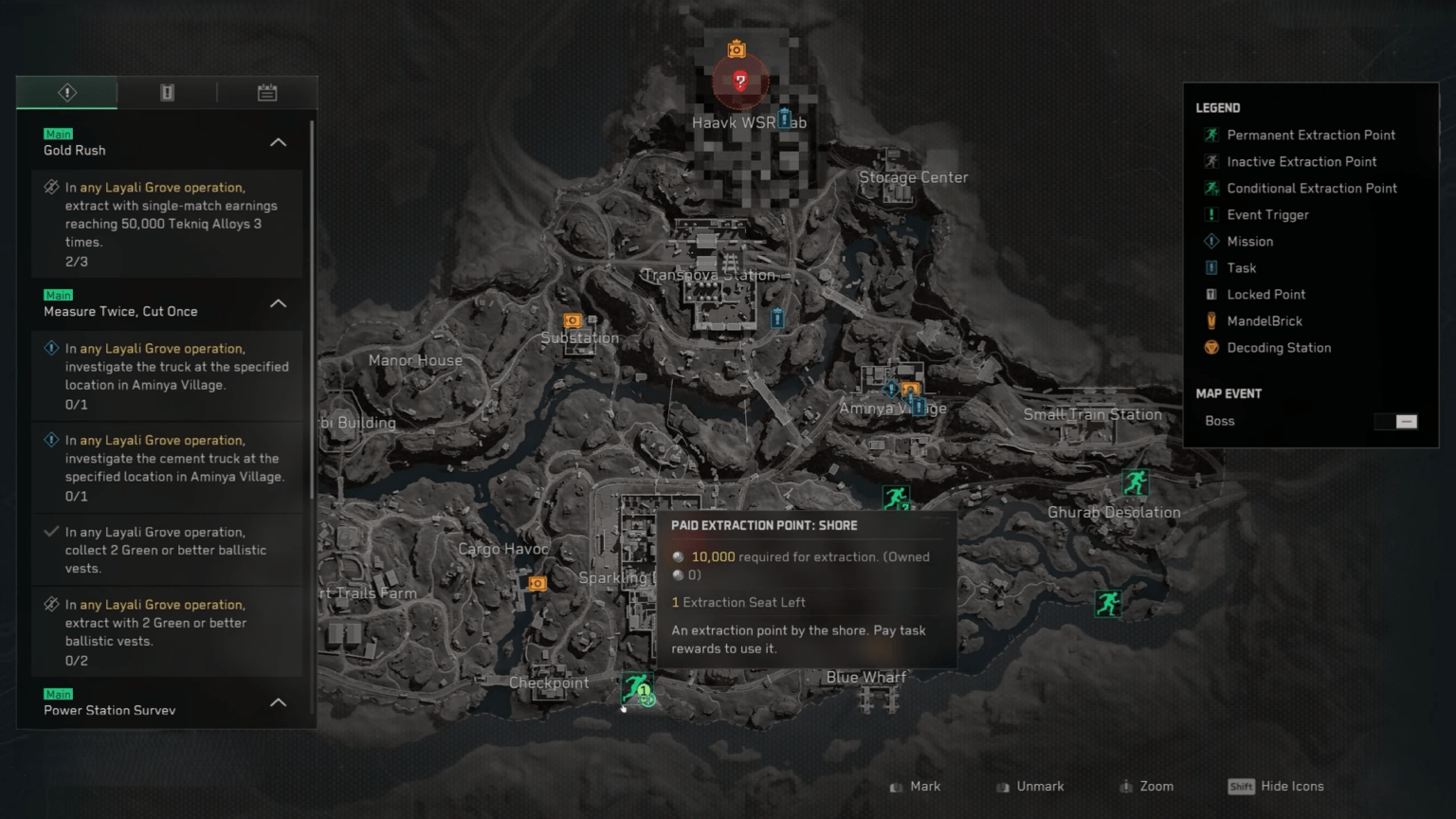Viewport: 1456px width, 819px height.
Task: Click the Shift Hide Icons control
Action: pos(1275,786)
